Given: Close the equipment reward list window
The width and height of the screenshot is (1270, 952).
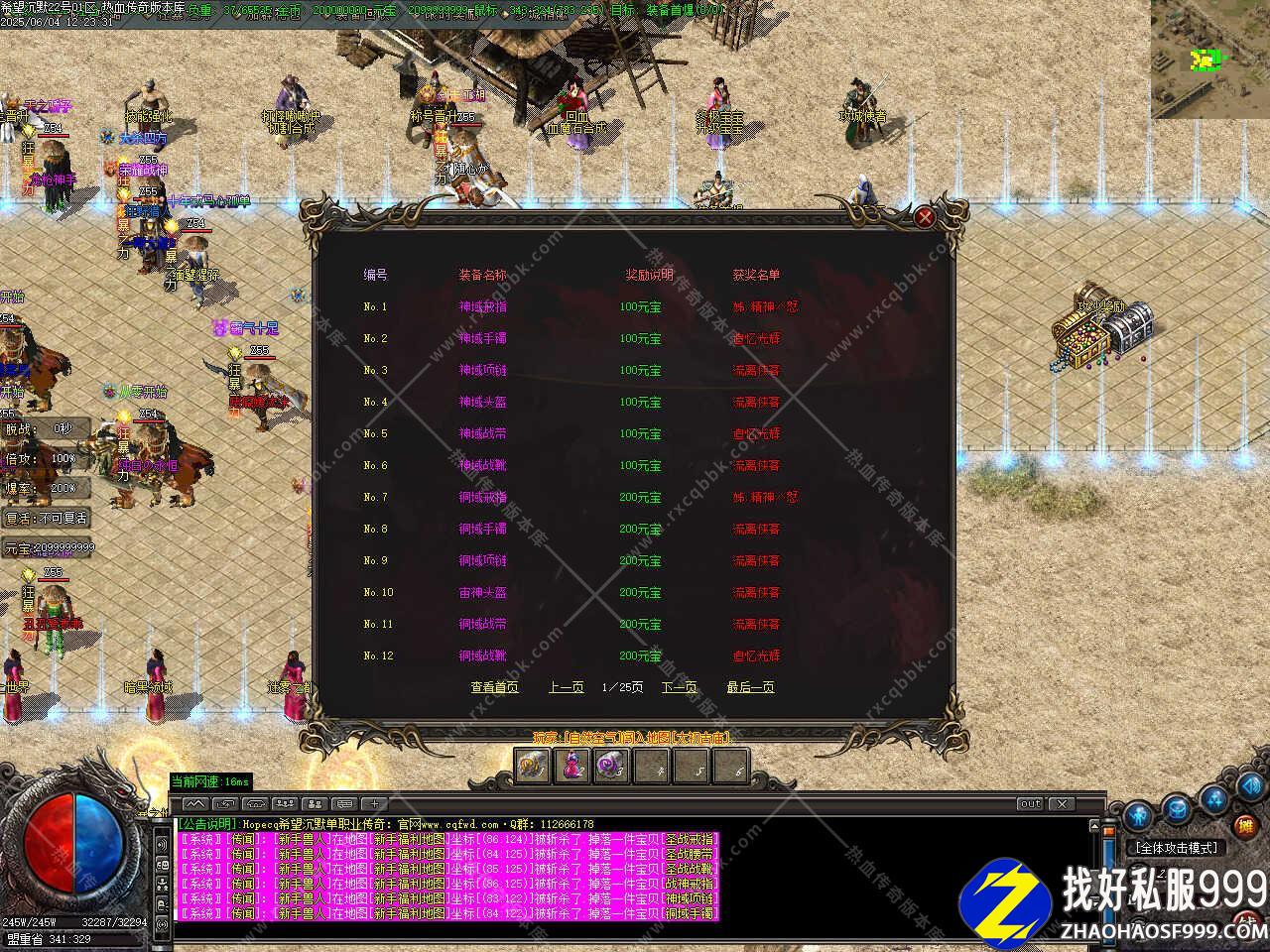Looking at the screenshot, I should click(925, 216).
